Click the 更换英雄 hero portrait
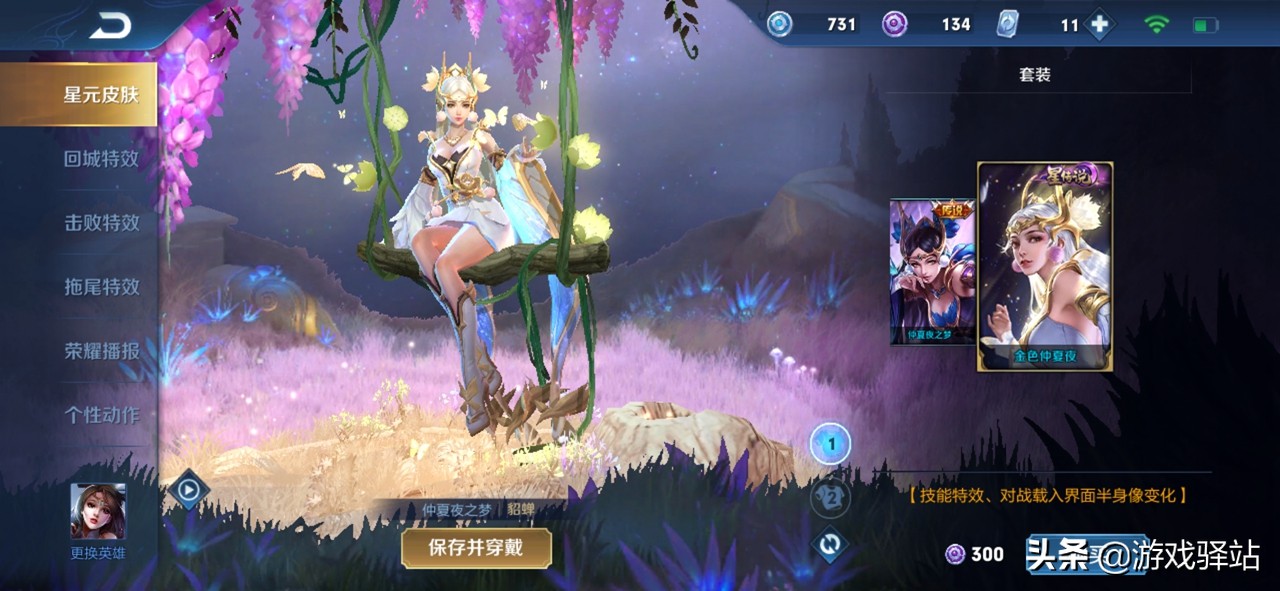Viewport: 1280px width, 591px height. (98, 512)
